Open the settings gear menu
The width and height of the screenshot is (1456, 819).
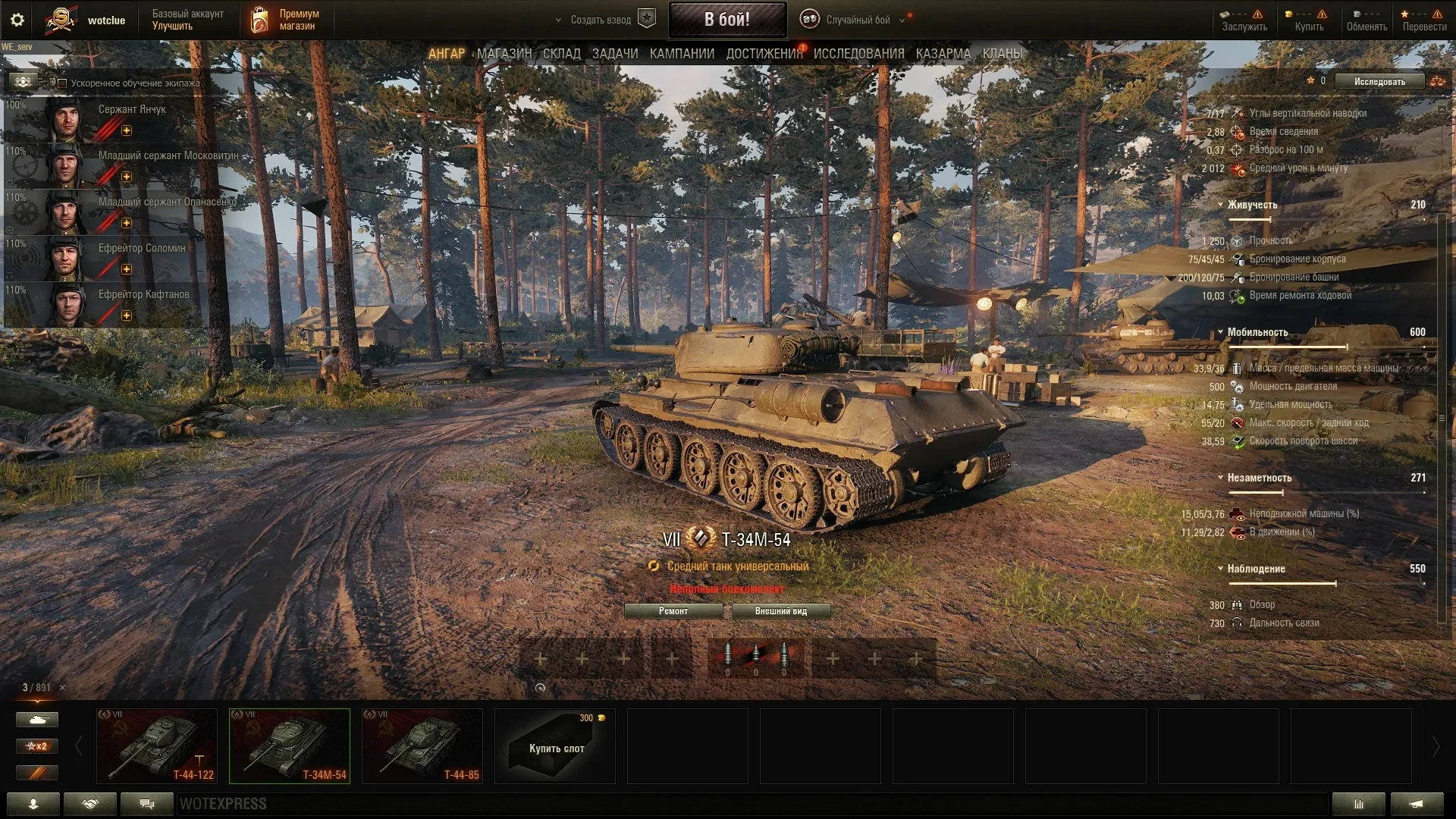[x=17, y=20]
